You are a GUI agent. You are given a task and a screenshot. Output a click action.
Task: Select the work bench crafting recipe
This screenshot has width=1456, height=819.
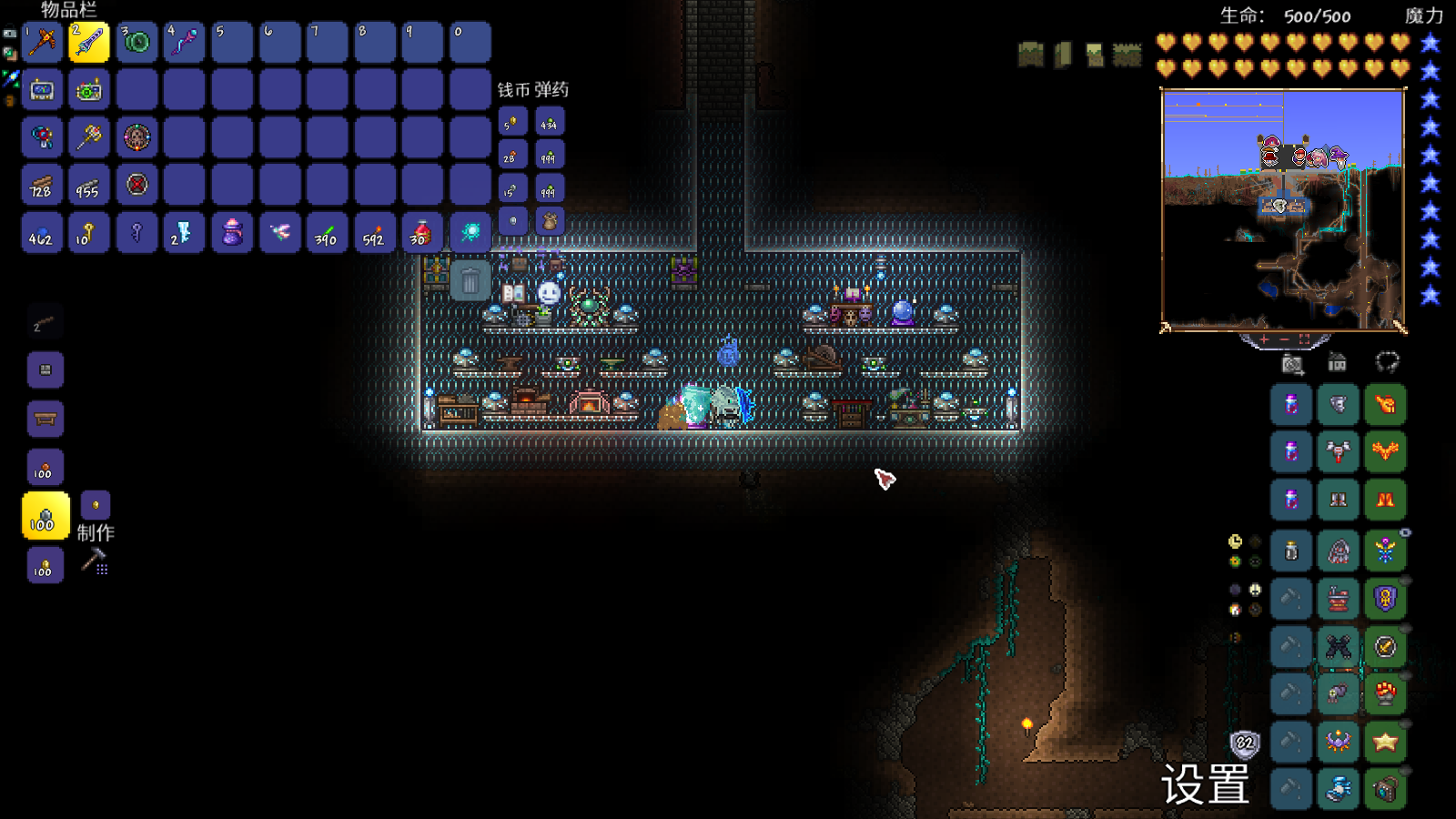tap(45, 419)
